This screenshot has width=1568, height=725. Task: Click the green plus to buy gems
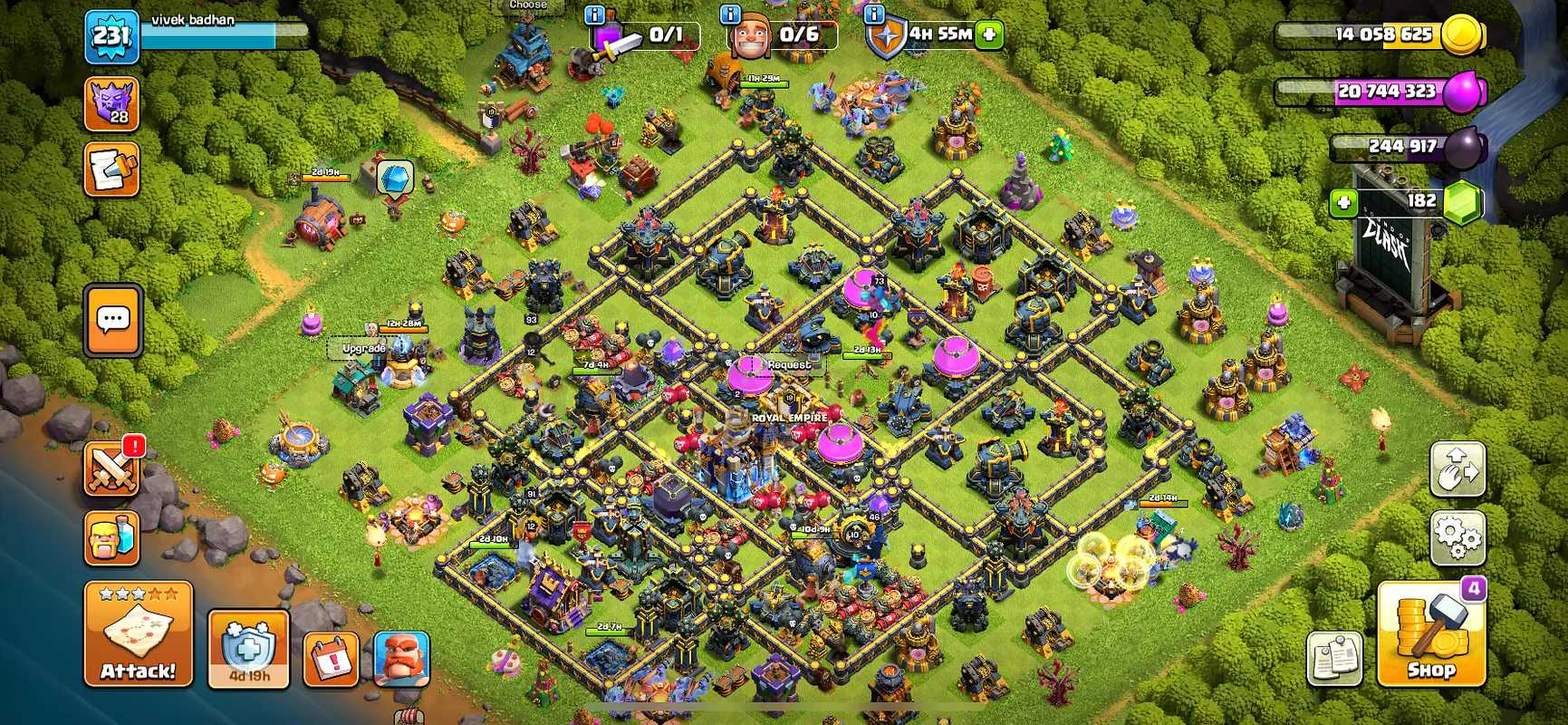pos(1343,201)
